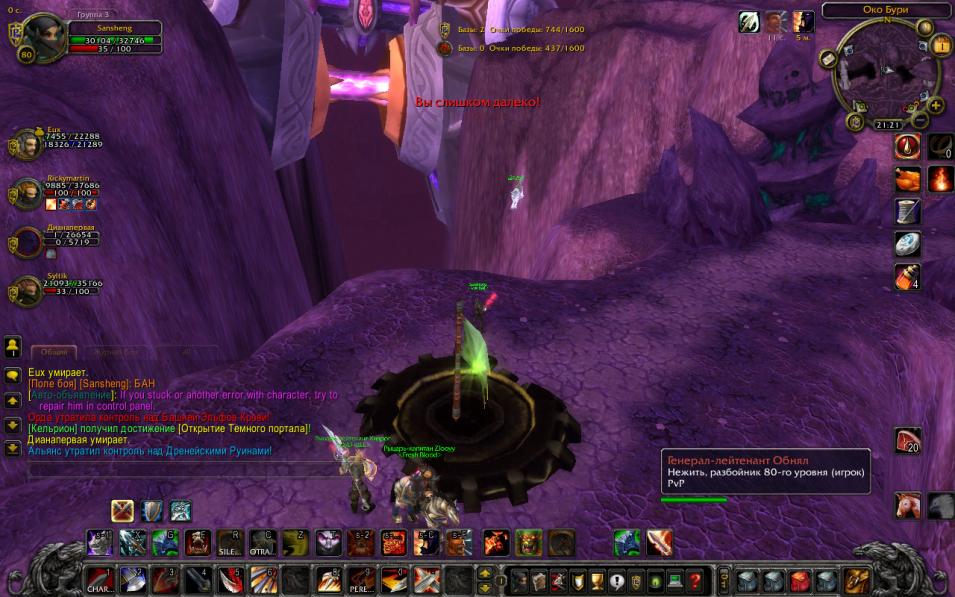955x597 pixels.
Task: Use the orange potion with 4 charges
Action: pyautogui.click(x=906, y=277)
